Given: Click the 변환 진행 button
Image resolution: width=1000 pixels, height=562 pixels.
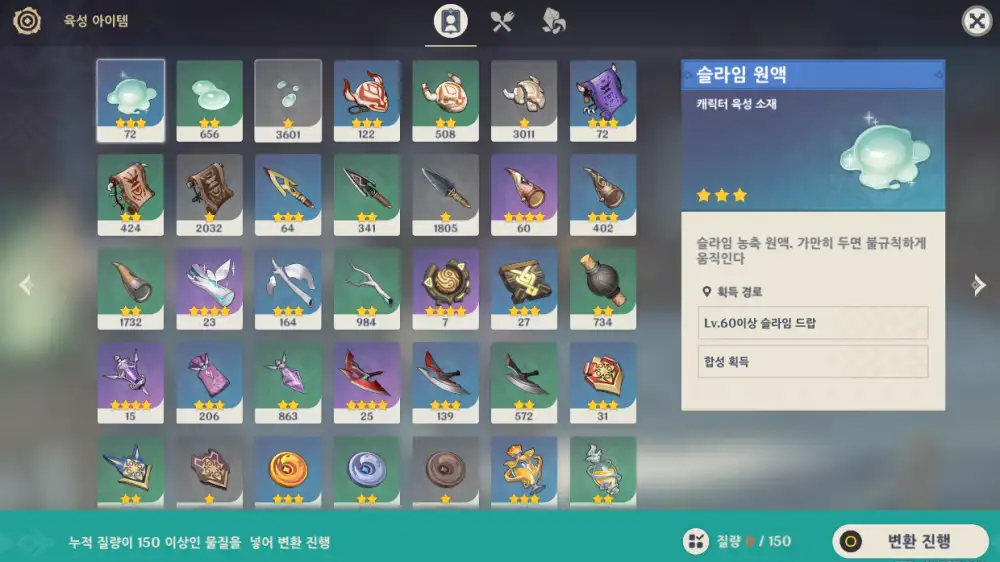Looking at the screenshot, I should click(909, 541).
